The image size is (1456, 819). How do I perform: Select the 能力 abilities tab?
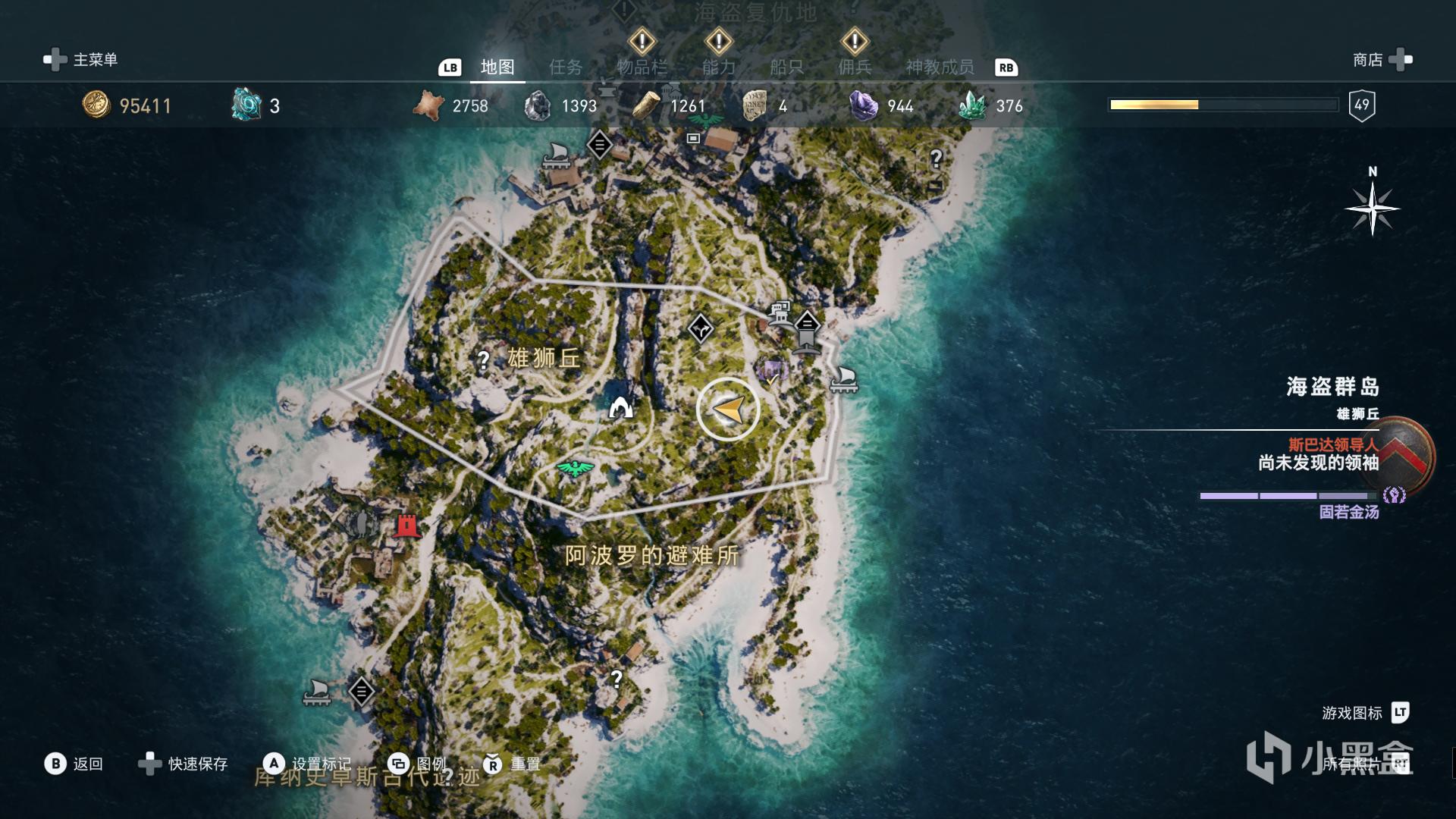[718, 67]
